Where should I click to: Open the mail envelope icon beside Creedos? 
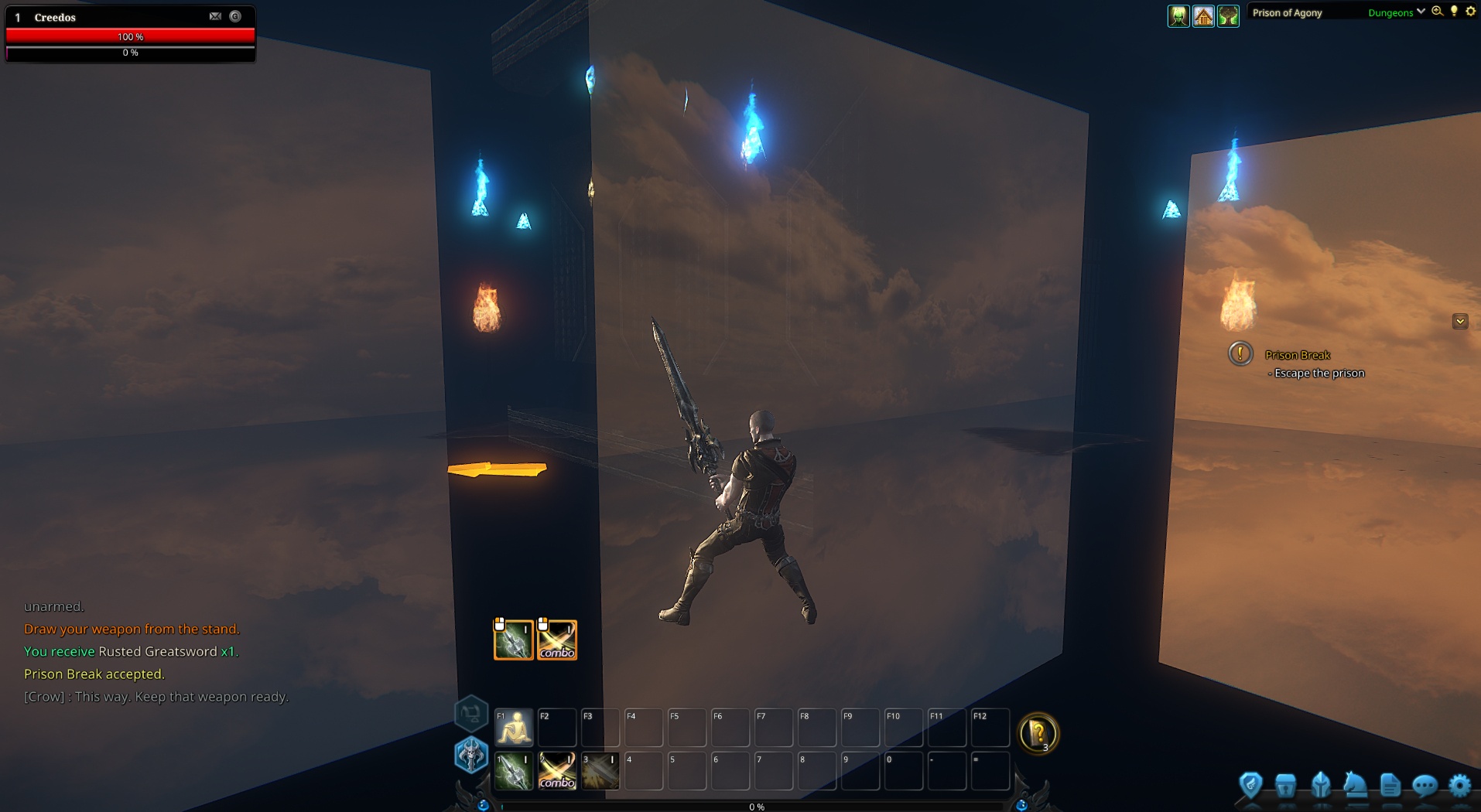(215, 16)
